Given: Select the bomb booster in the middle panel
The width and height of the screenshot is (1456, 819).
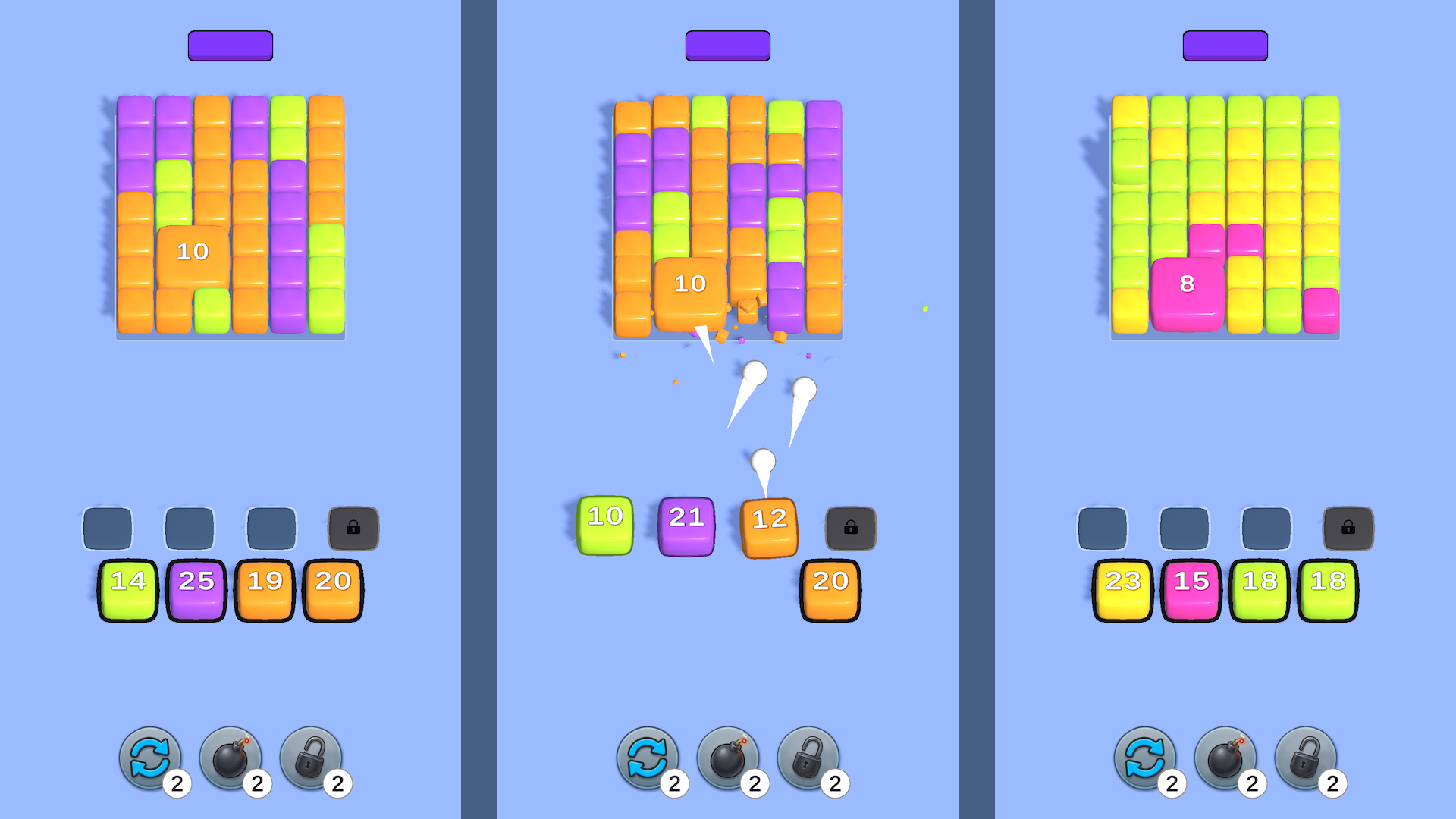Looking at the screenshot, I should (729, 758).
